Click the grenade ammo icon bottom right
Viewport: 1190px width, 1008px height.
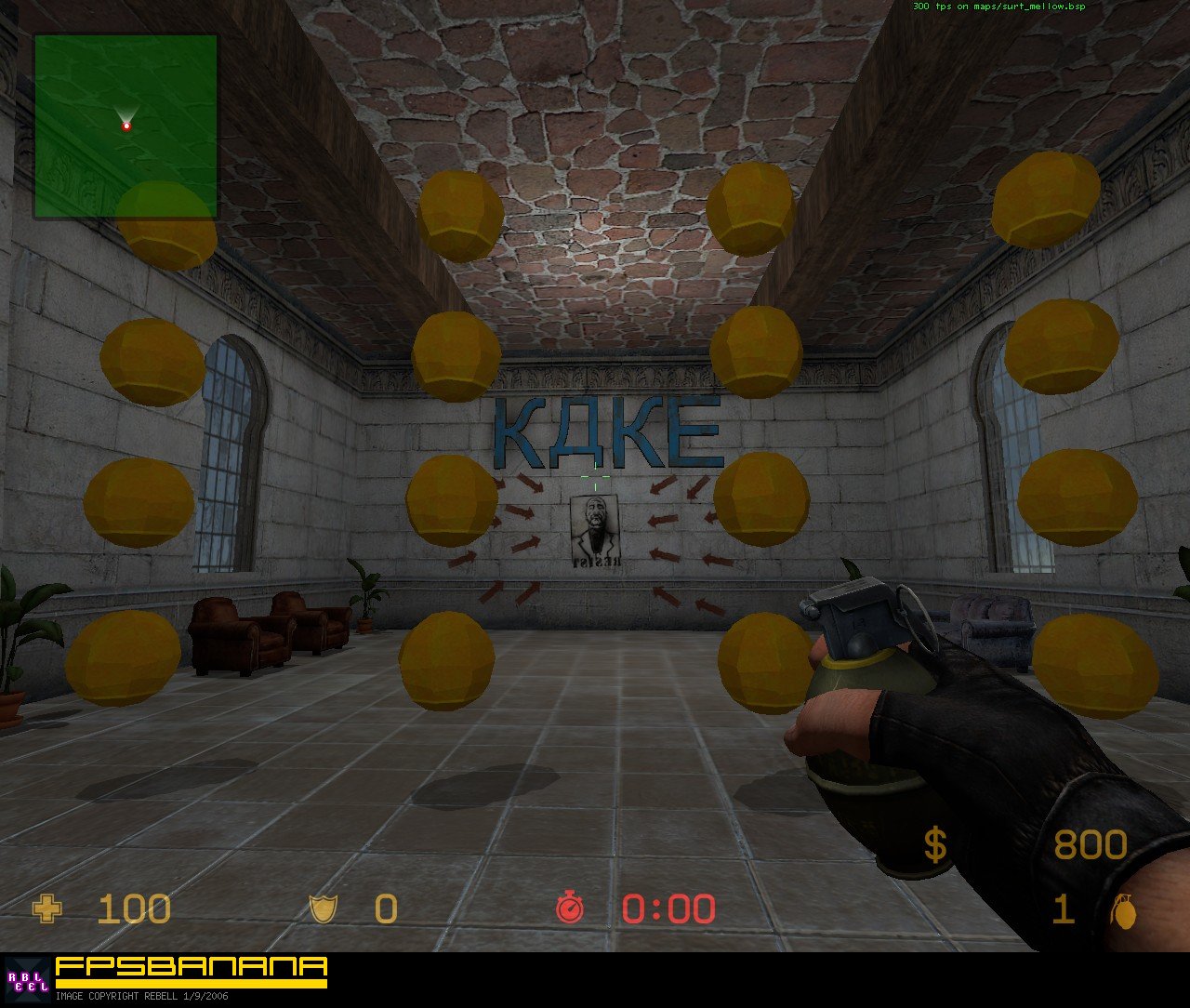tap(1125, 912)
